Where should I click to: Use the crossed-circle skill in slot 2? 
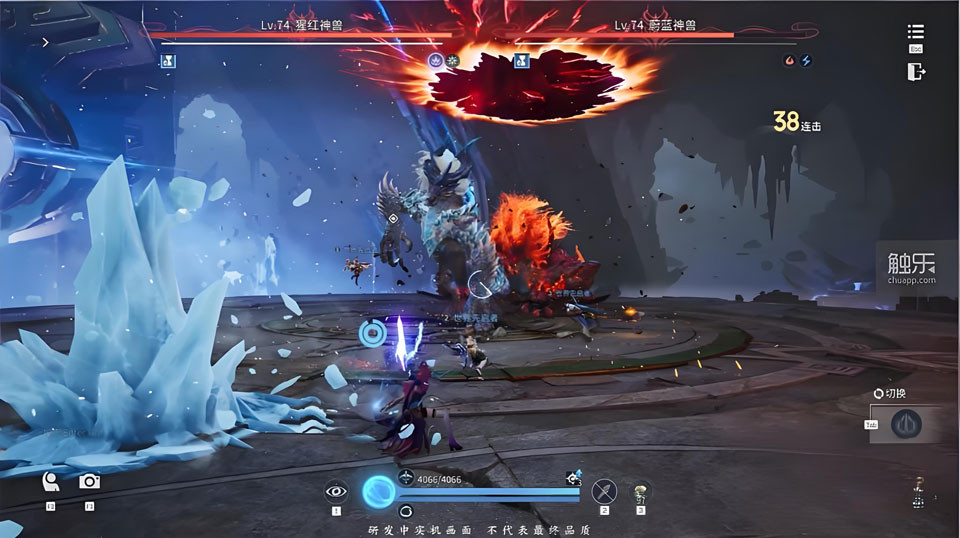tap(604, 490)
